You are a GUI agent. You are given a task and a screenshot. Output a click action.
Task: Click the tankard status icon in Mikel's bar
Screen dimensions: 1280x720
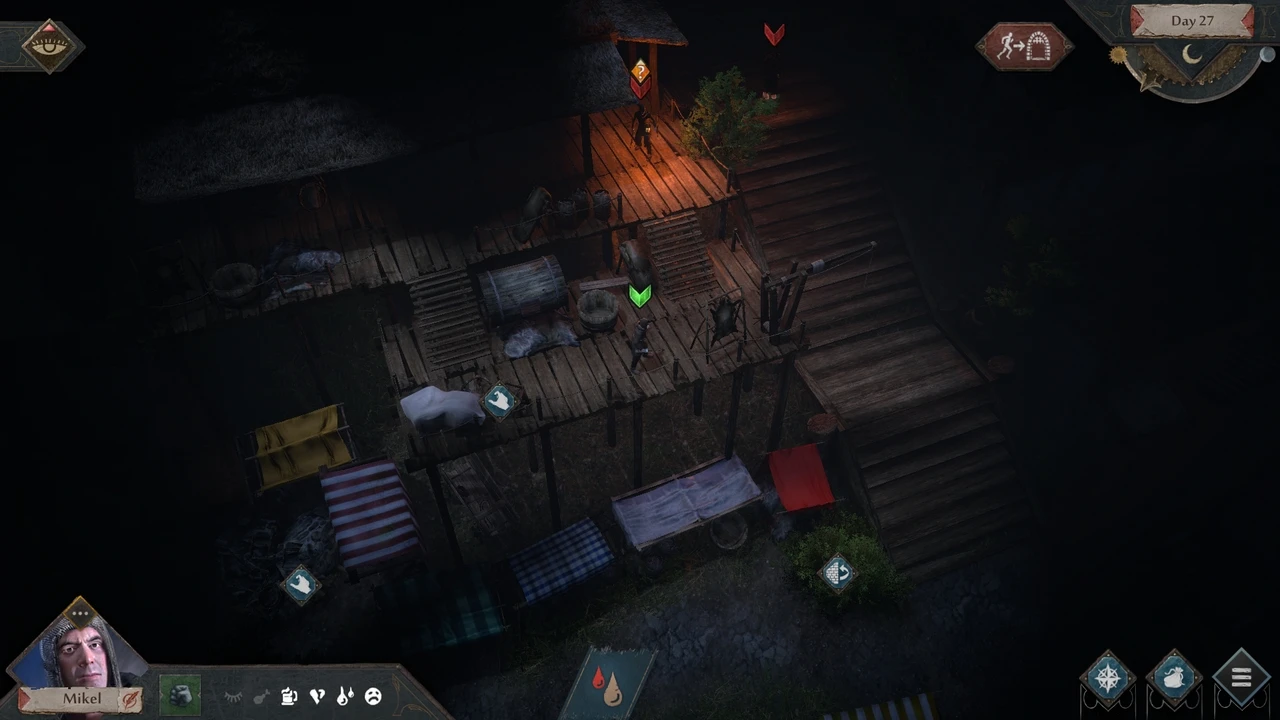point(289,696)
